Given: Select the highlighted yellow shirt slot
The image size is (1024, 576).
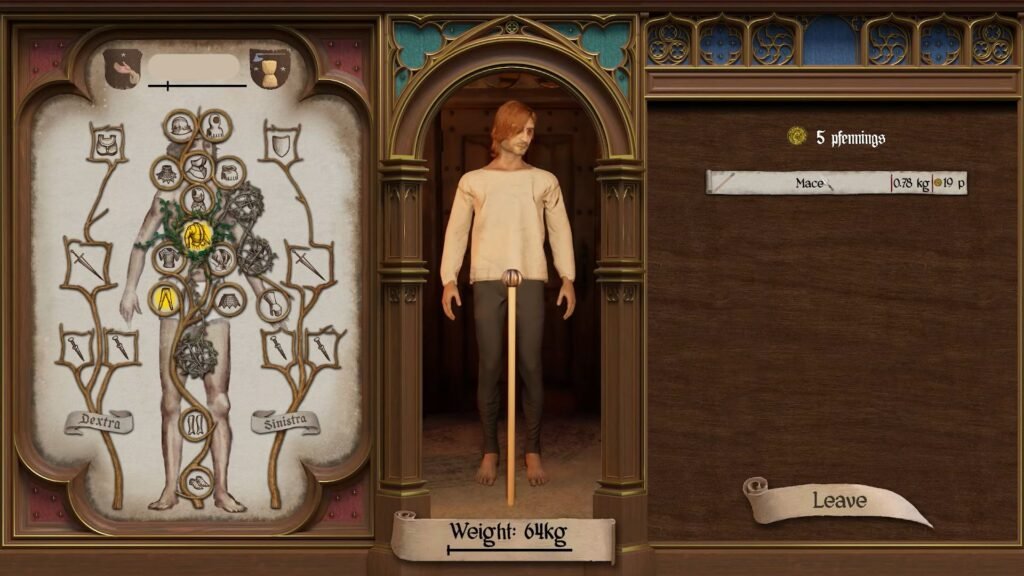Looking at the screenshot, I should click(197, 235).
